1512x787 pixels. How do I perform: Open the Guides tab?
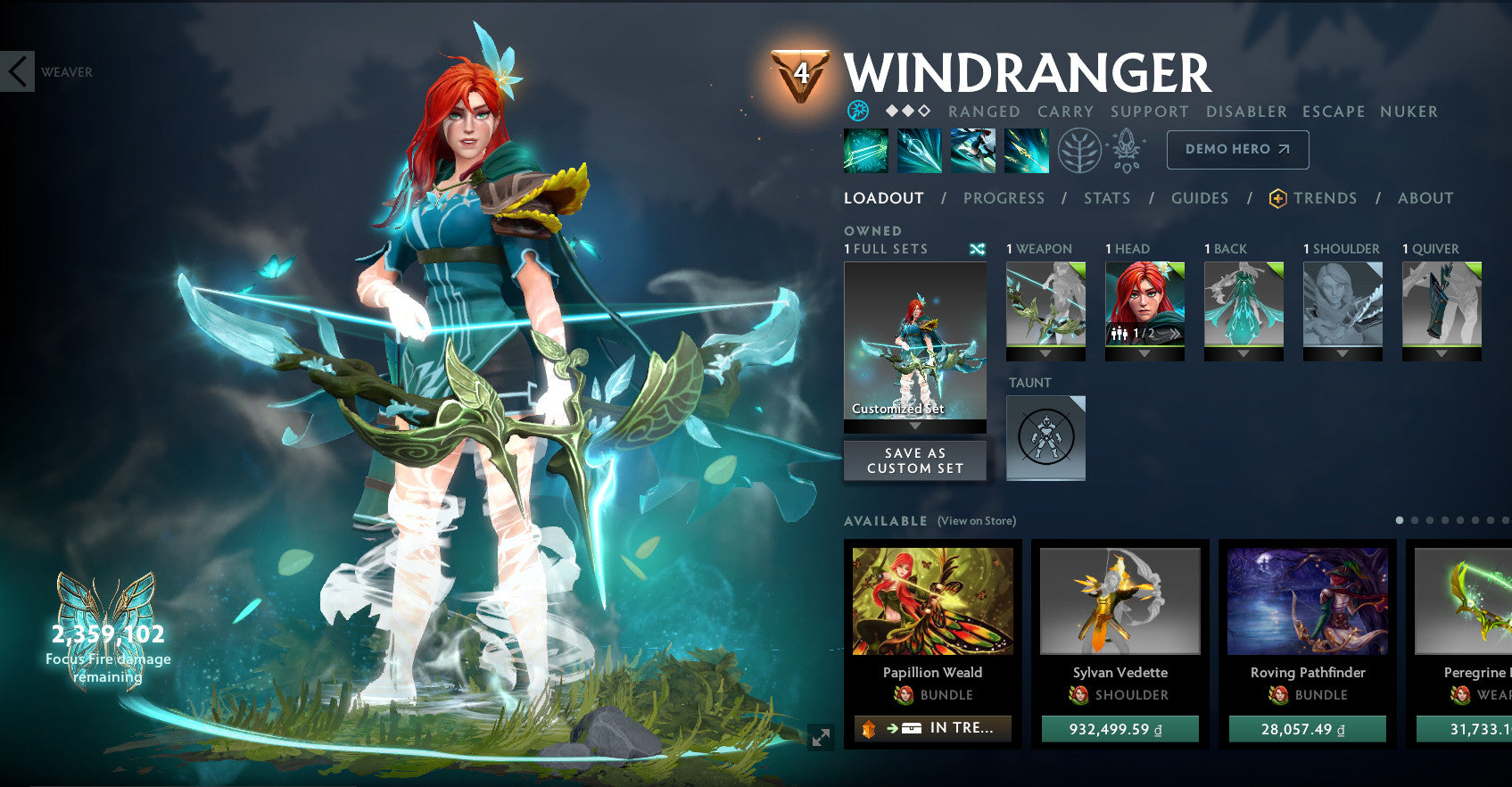click(x=1199, y=198)
